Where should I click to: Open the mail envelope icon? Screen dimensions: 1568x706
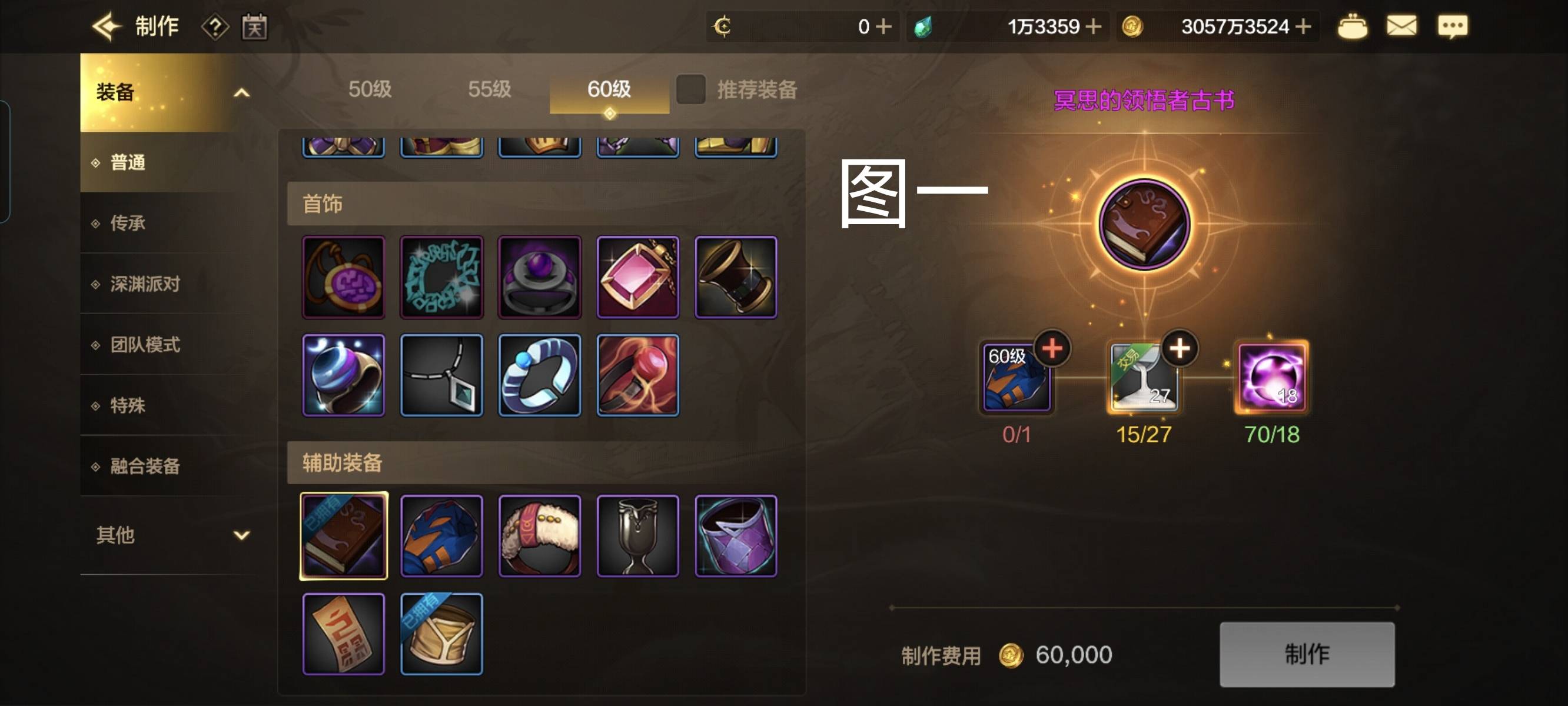click(1401, 27)
